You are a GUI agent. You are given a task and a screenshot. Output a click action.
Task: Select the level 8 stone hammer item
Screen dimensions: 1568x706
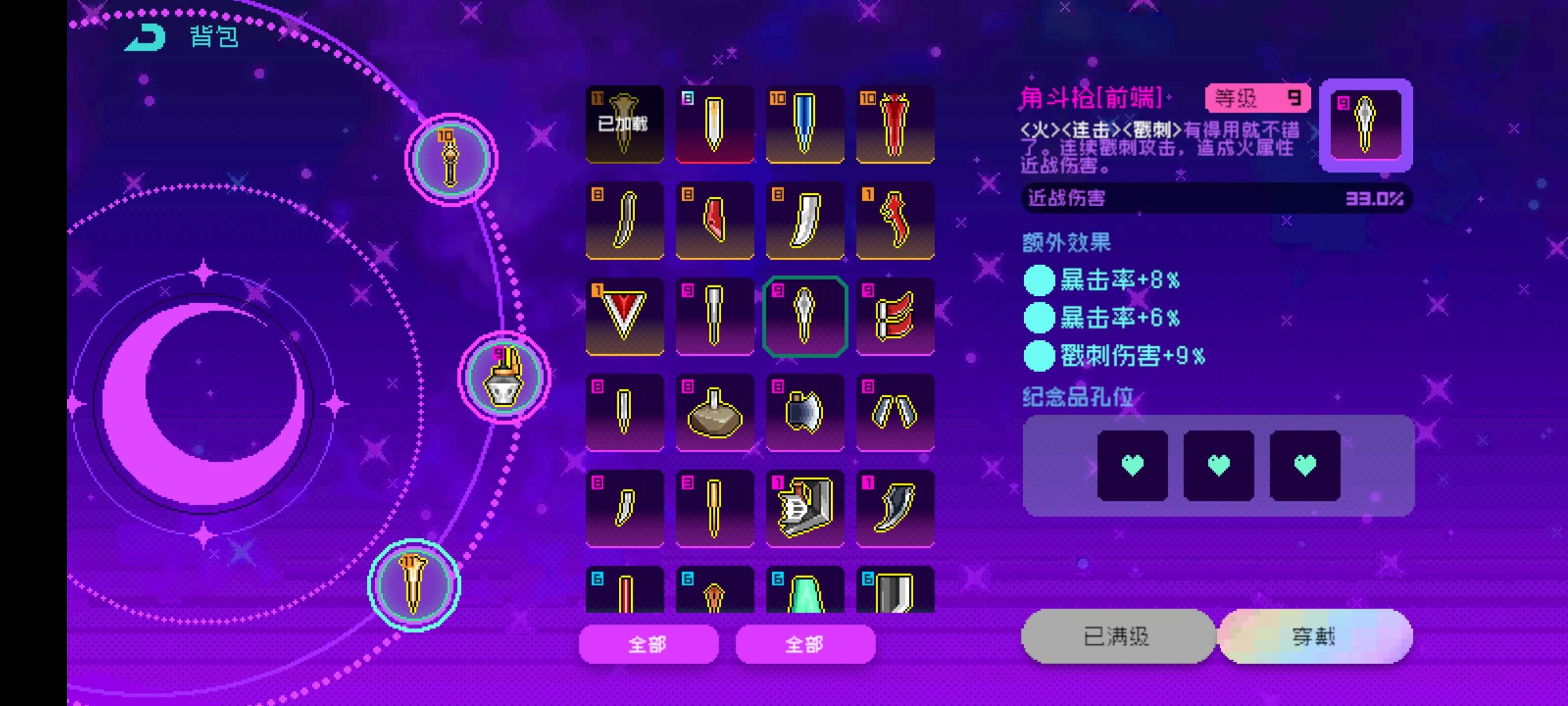714,412
